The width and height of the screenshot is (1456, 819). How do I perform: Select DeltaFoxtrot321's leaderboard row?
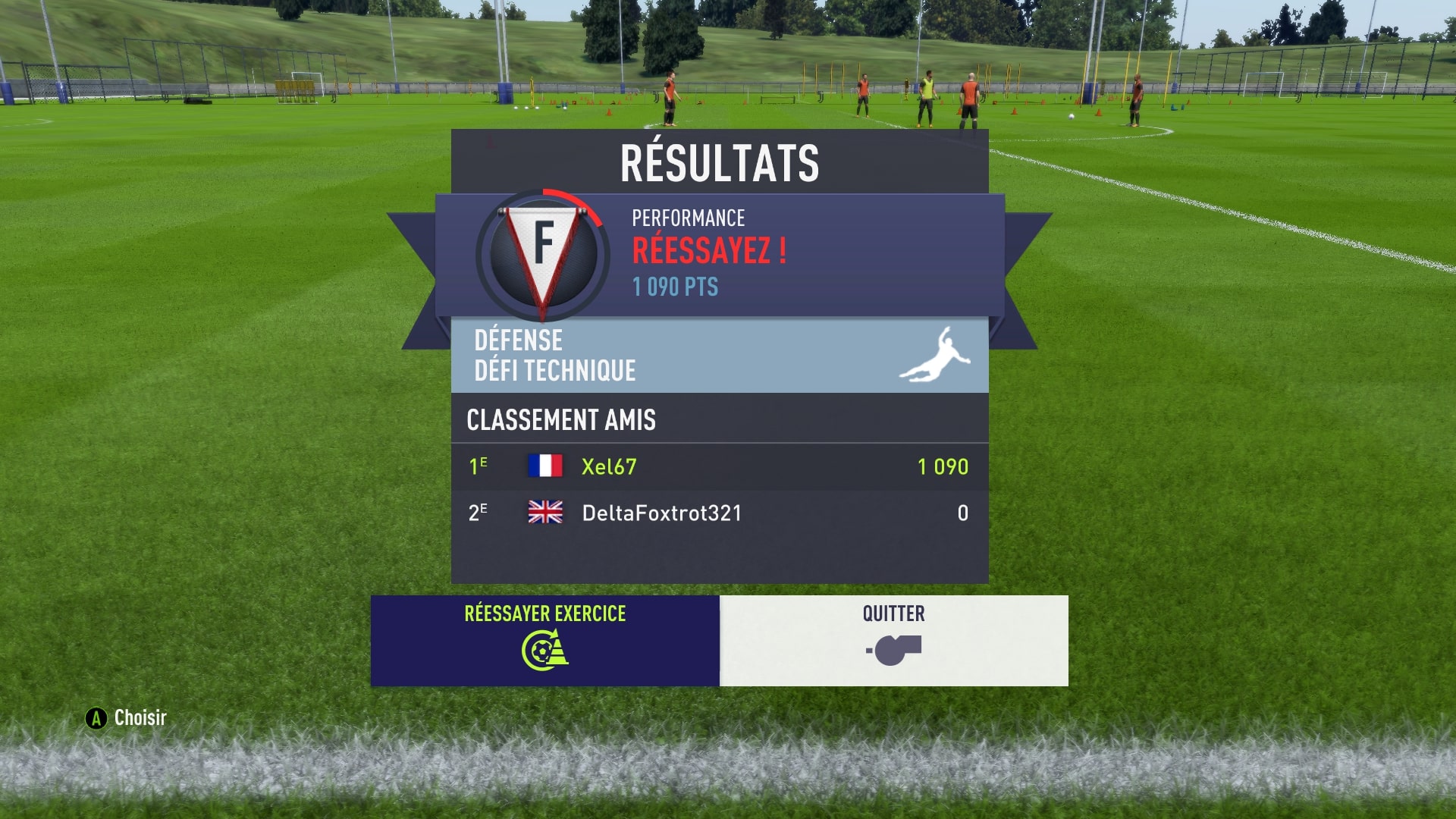pos(719,513)
